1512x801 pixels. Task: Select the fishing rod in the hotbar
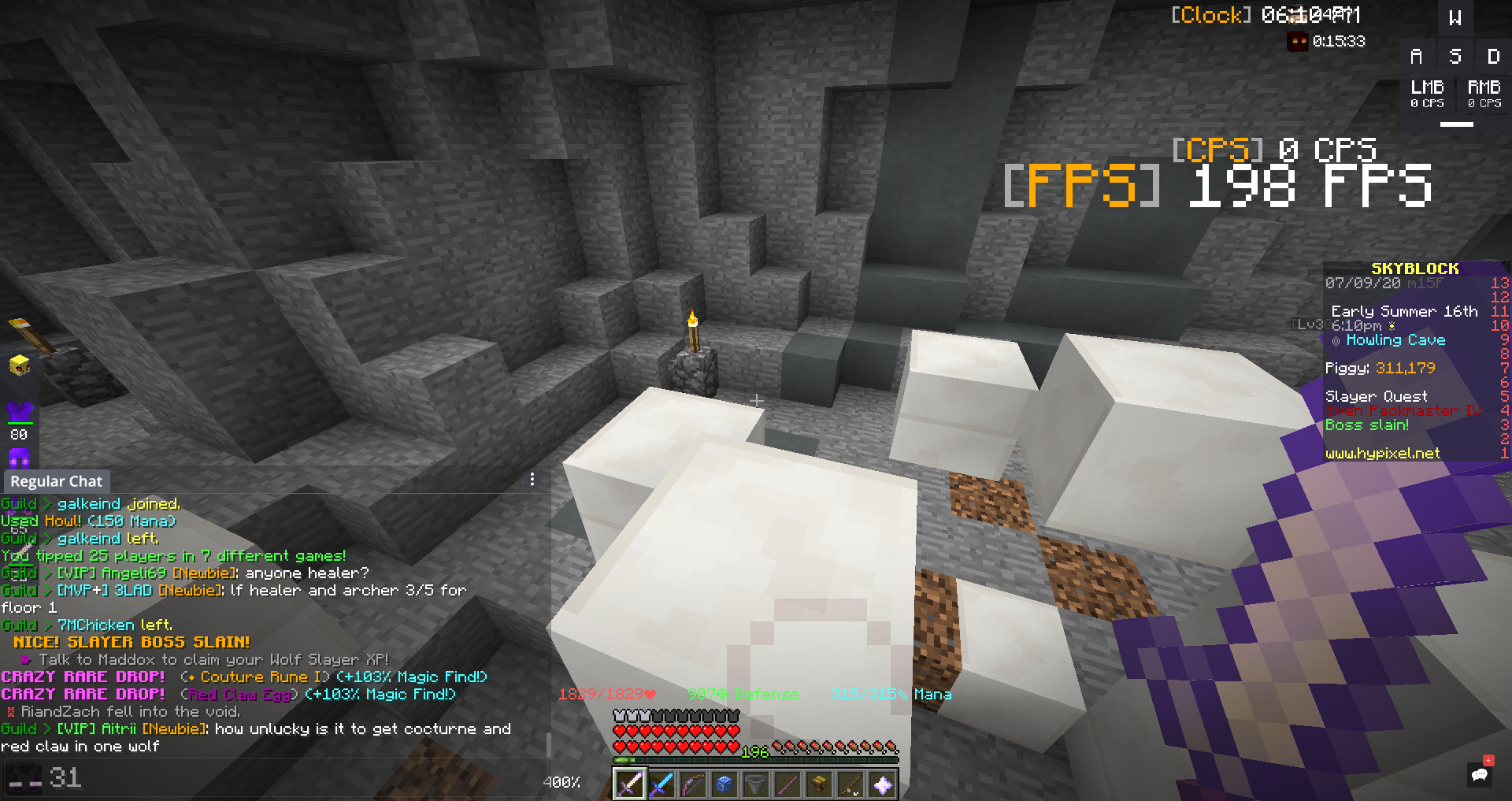[850, 784]
